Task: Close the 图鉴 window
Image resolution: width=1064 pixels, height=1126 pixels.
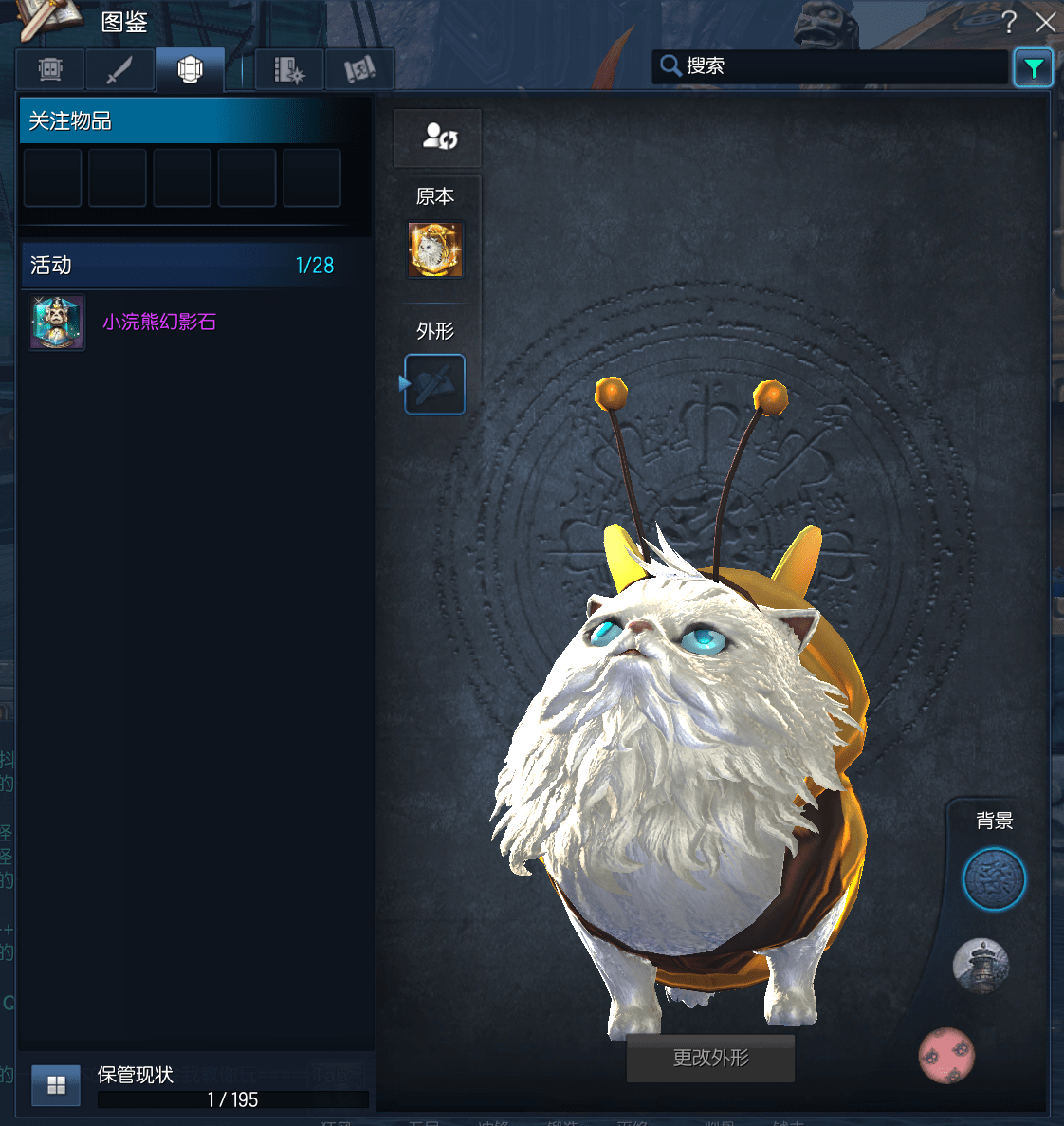Action: (1045, 22)
